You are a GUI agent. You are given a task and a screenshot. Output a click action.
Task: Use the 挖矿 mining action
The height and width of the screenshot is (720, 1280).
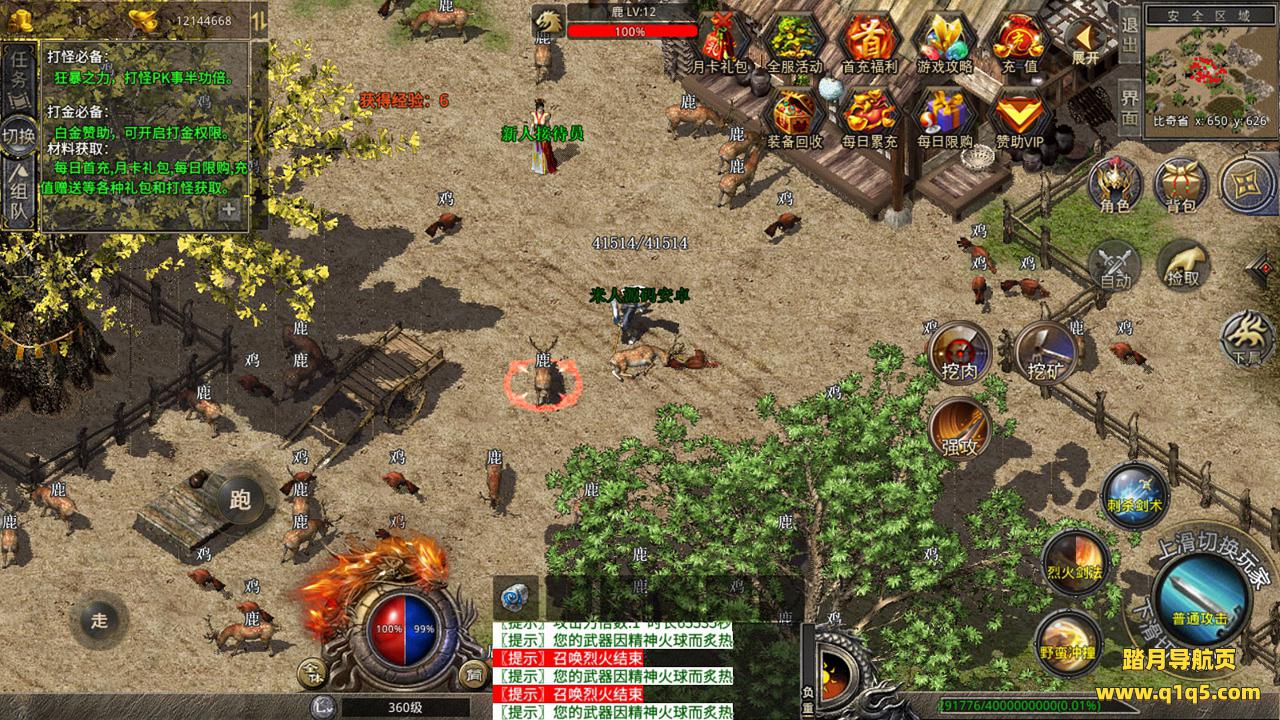click(1044, 351)
